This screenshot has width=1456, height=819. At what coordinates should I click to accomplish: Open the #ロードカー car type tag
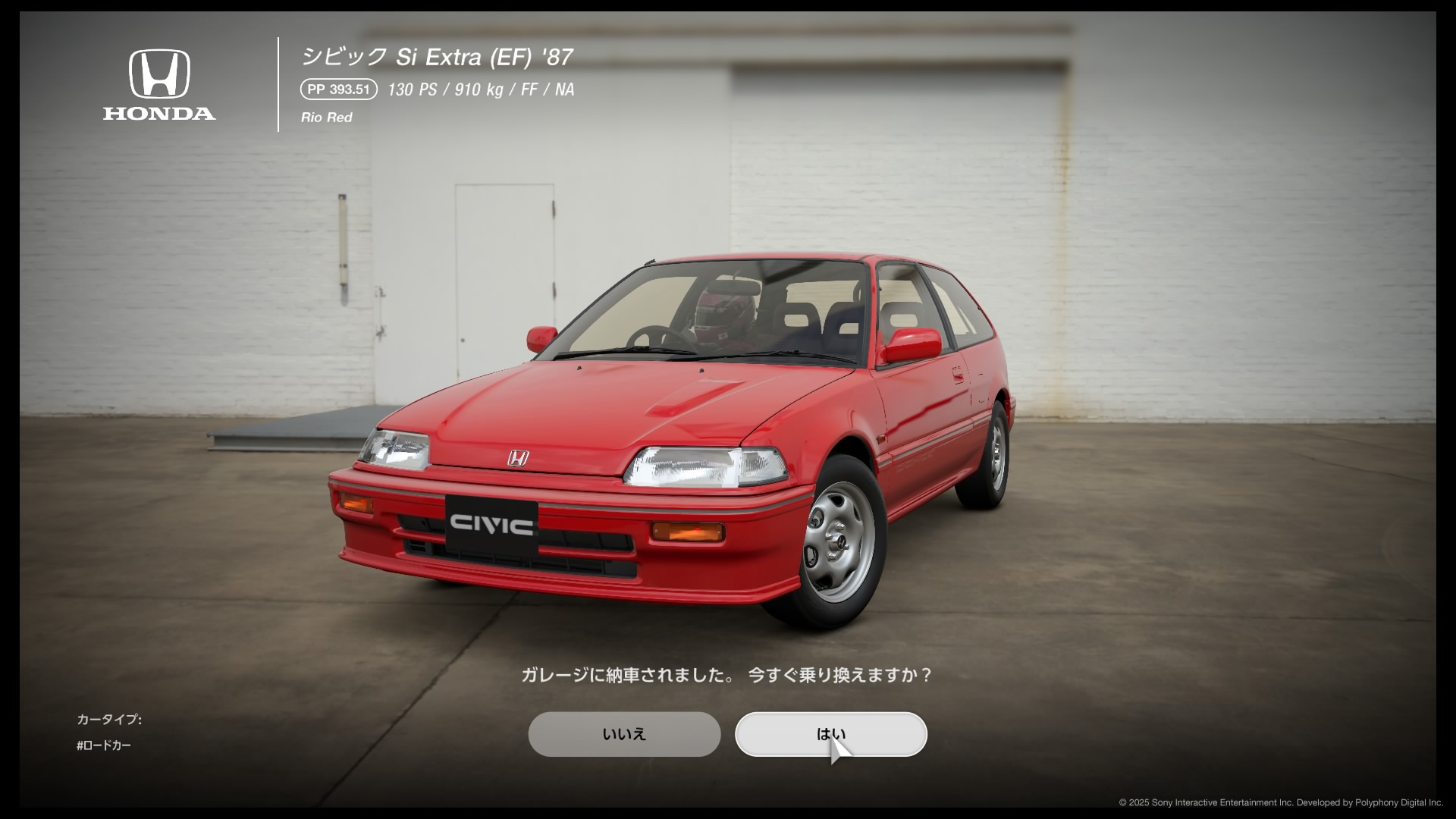point(105,745)
